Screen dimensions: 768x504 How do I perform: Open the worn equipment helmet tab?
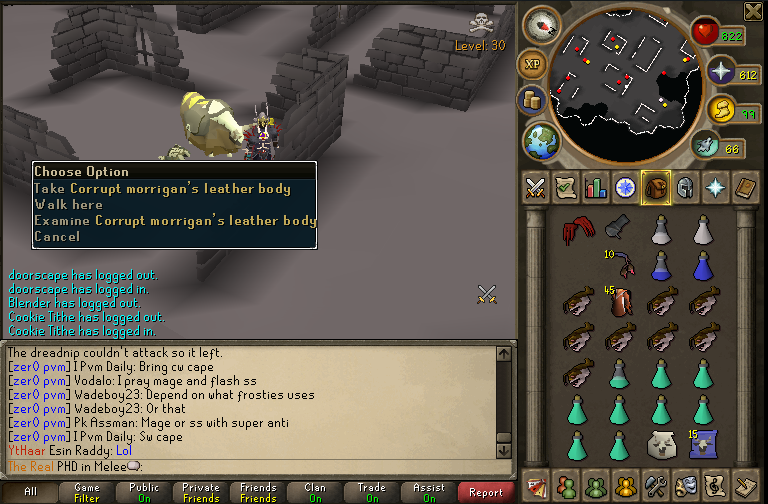686,187
